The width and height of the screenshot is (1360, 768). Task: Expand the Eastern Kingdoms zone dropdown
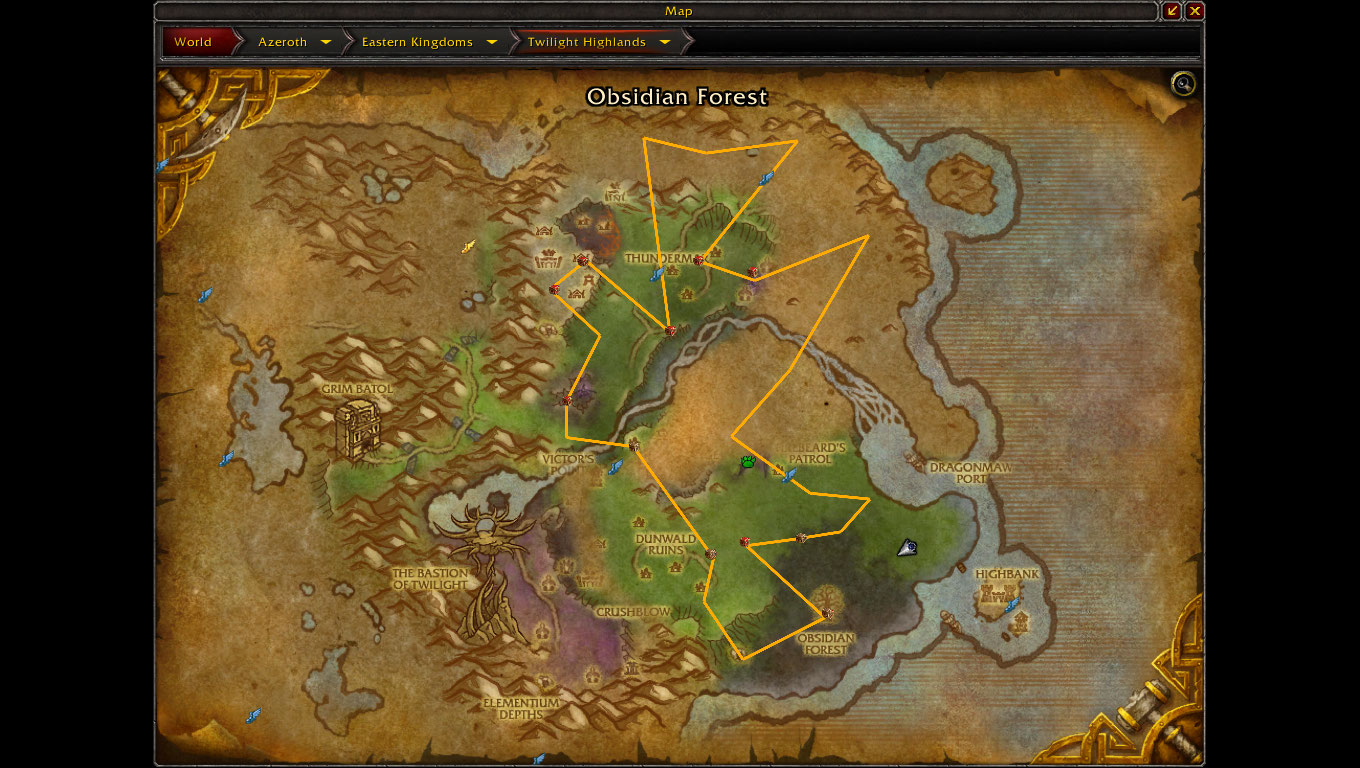tap(492, 42)
